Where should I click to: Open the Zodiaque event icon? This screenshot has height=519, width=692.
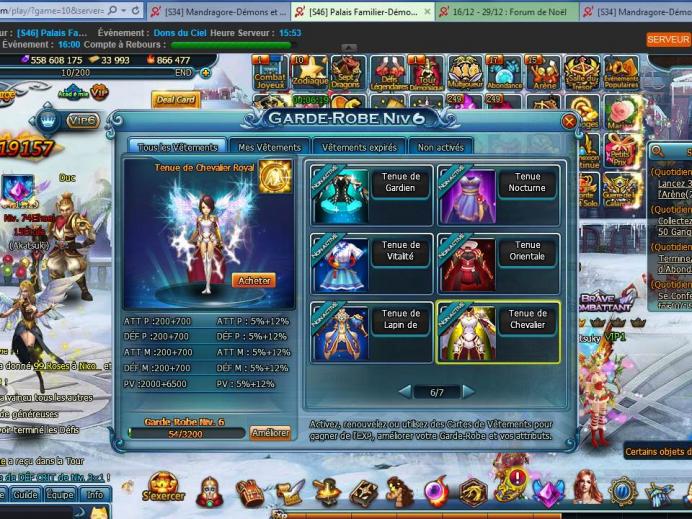[309, 72]
